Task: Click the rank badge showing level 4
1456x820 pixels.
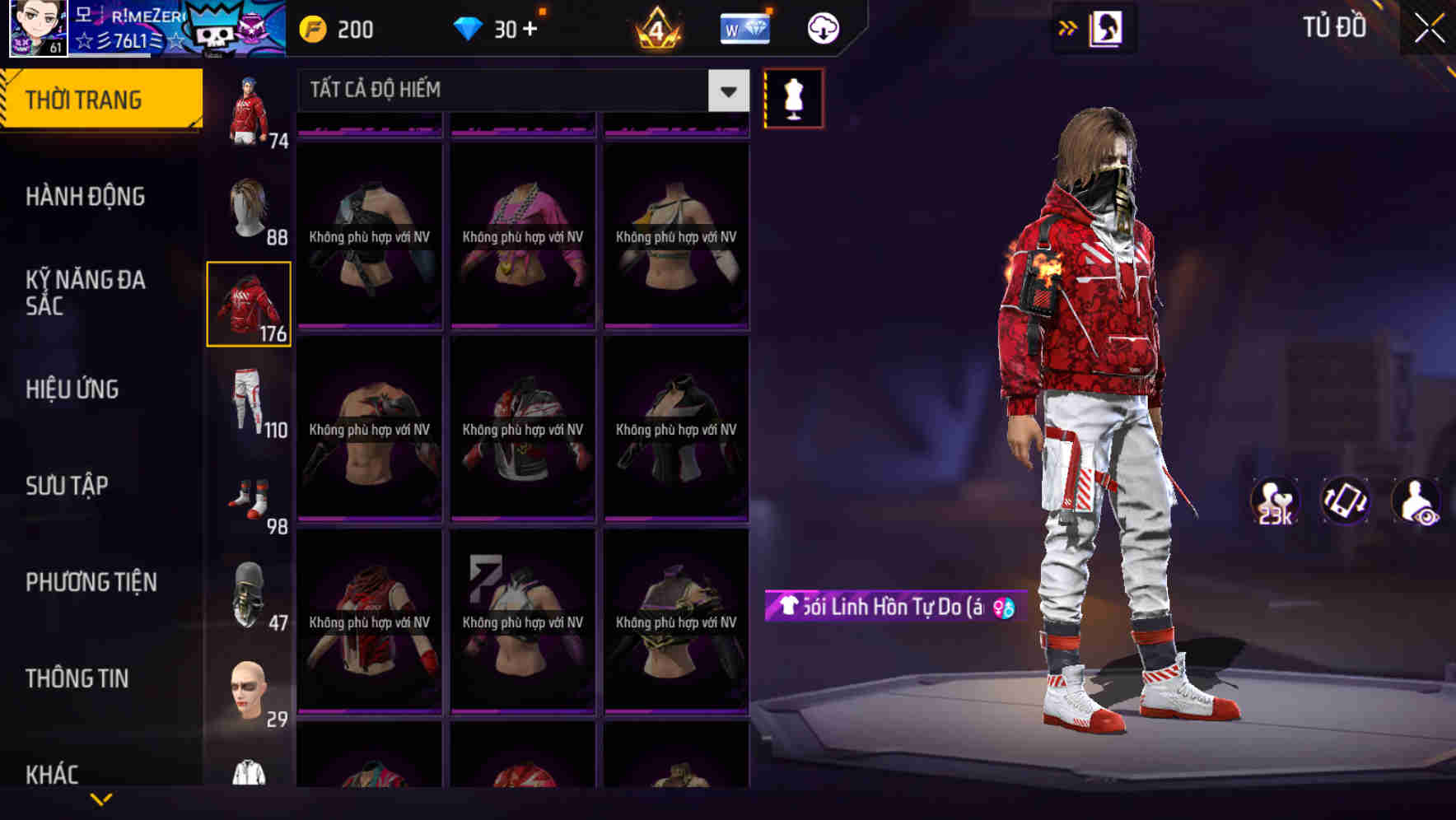Action: point(659,27)
